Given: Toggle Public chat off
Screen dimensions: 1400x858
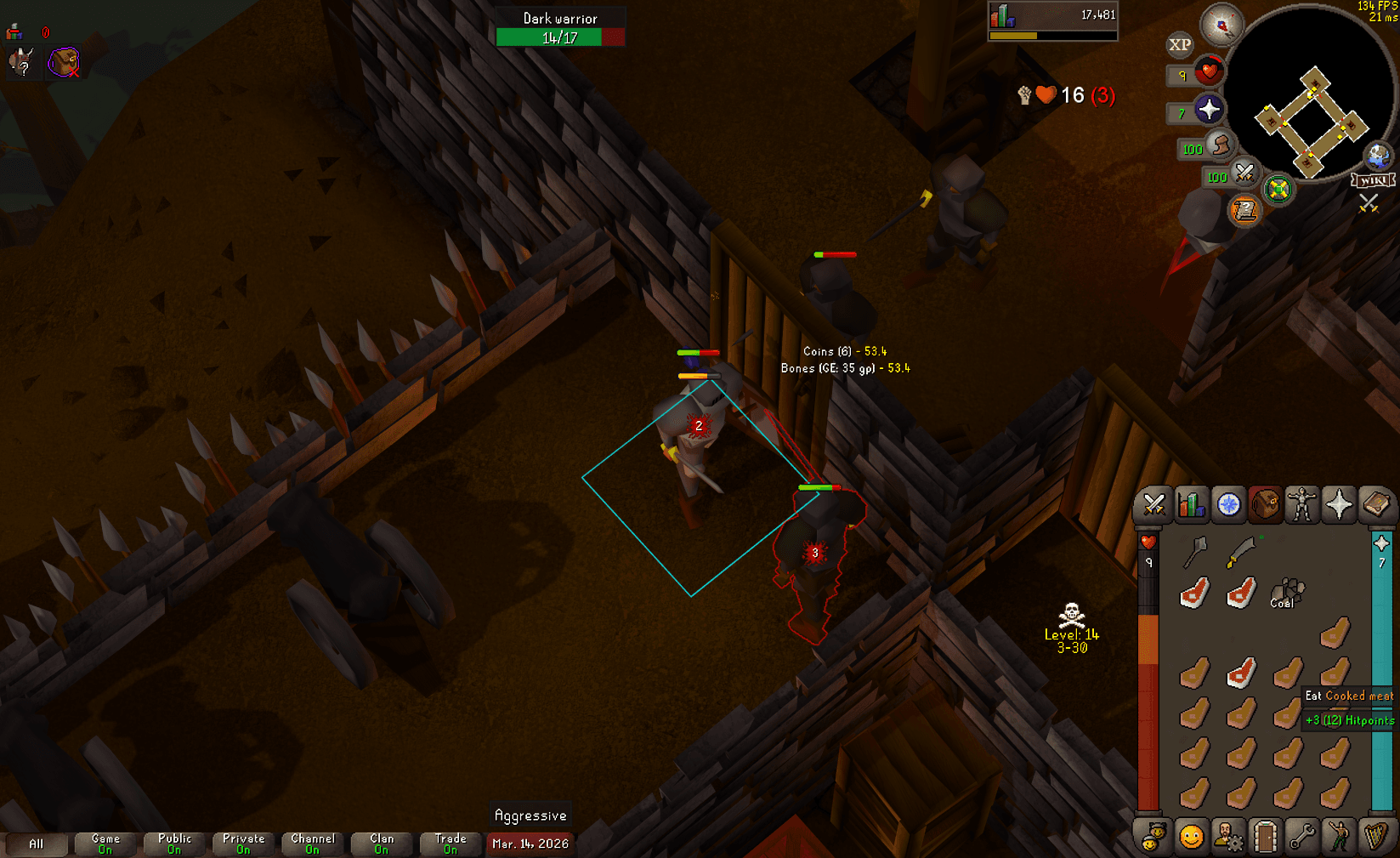Looking at the screenshot, I should tap(173, 842).
